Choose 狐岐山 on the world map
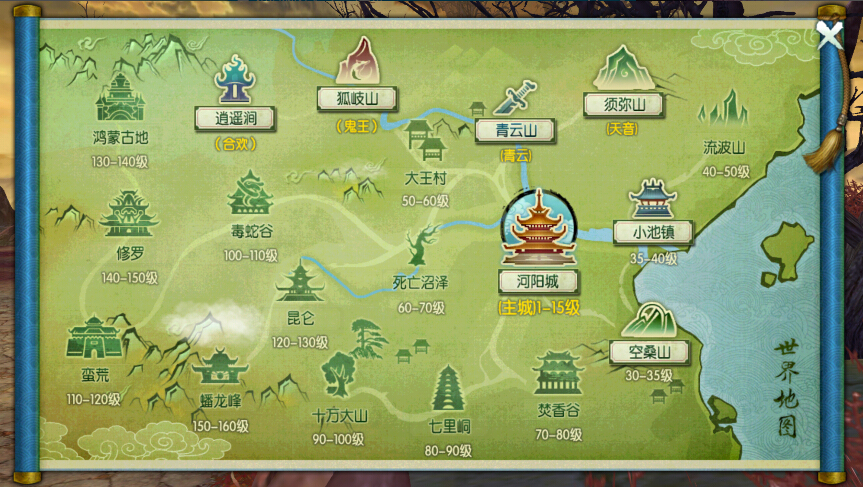This screenshot has width=863, height=487. tap(357, 98)
